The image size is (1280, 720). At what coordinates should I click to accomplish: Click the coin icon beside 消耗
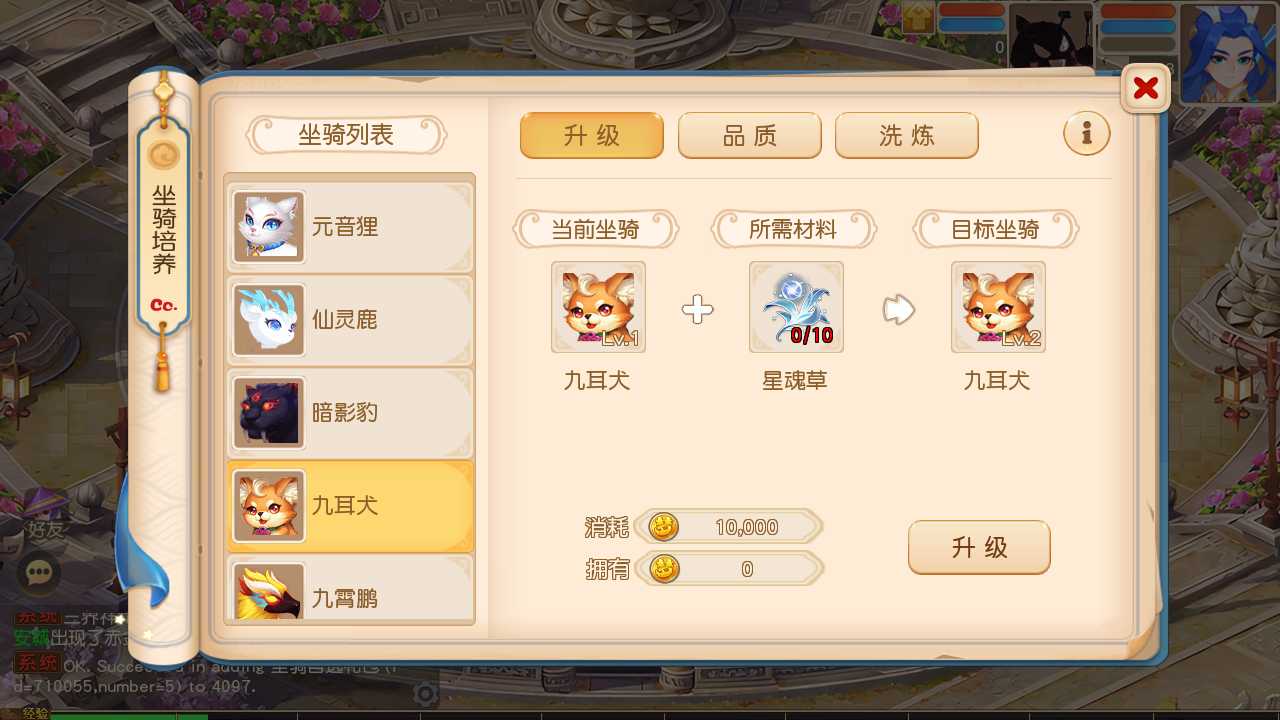pyautogui.click(x=661, y=527)
